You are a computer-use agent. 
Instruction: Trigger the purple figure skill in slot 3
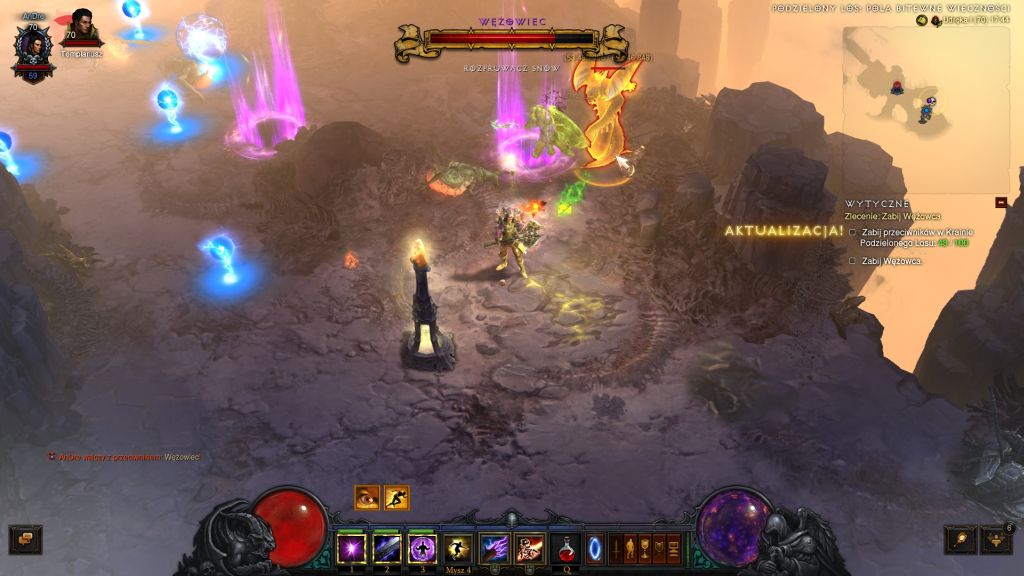tap(422, 548)
